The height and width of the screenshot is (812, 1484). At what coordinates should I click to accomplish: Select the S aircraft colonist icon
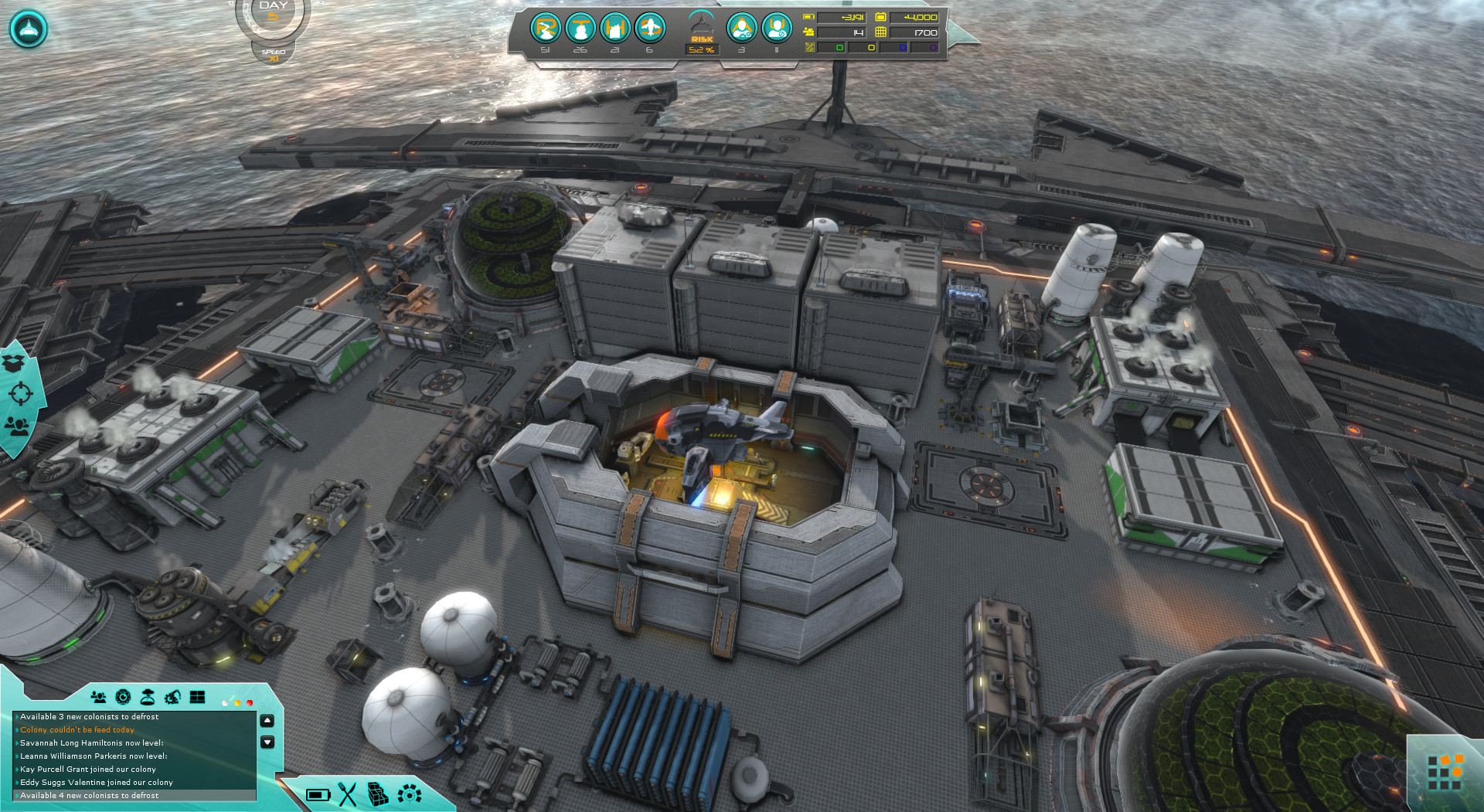[x=650, y=29]
